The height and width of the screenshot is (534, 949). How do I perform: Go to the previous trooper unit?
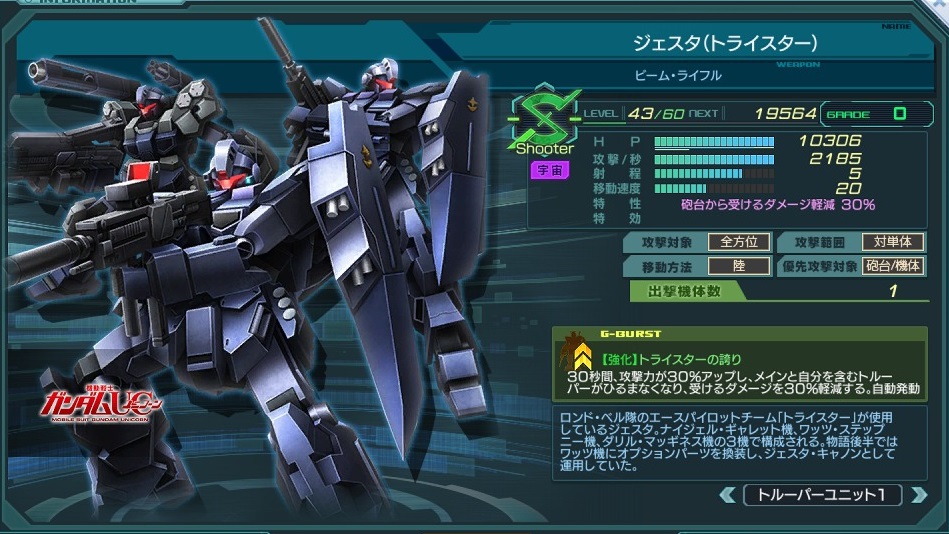pos(727,495)
